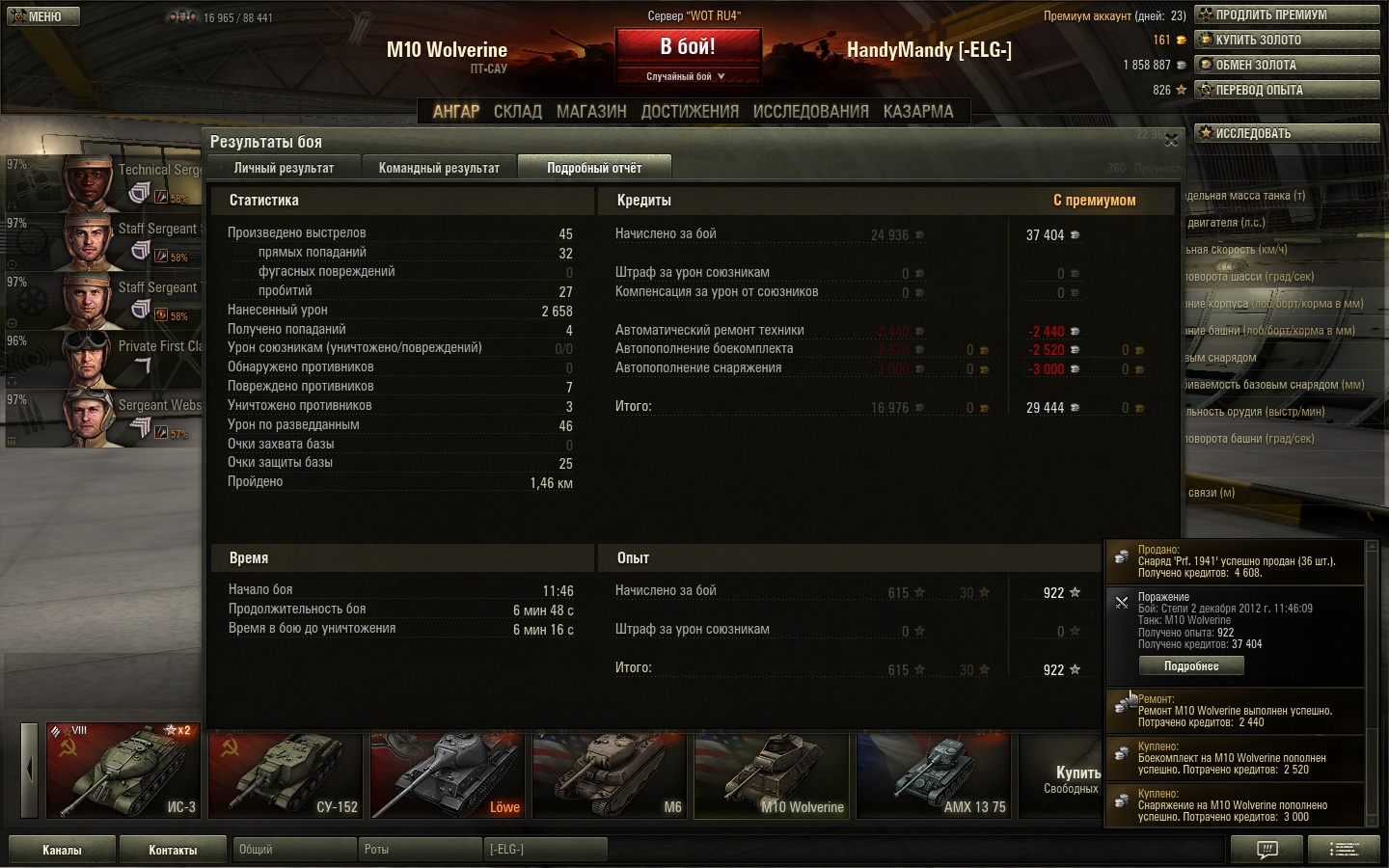1389x868 pixels.
Task: Switch to the СКЛАД tab
Action: coord(518,112)
